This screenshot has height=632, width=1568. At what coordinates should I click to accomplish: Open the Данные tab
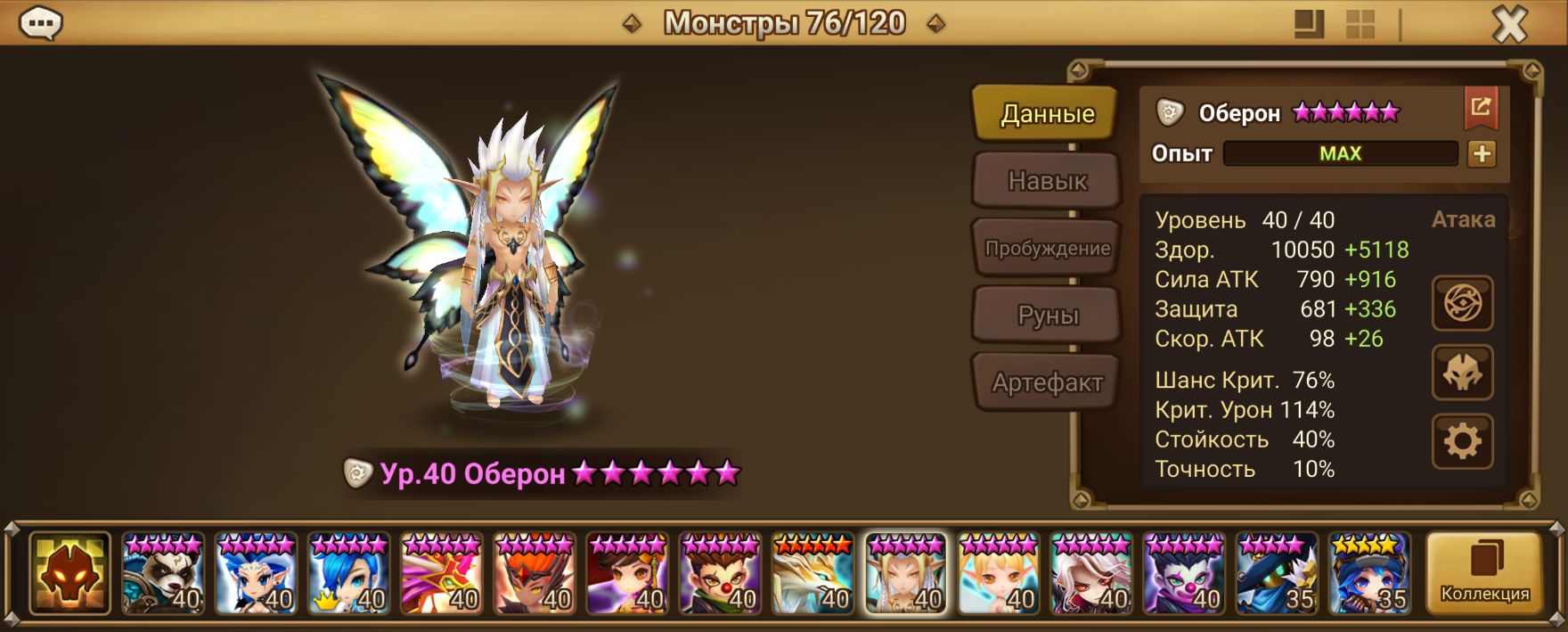pos(1047,114)
